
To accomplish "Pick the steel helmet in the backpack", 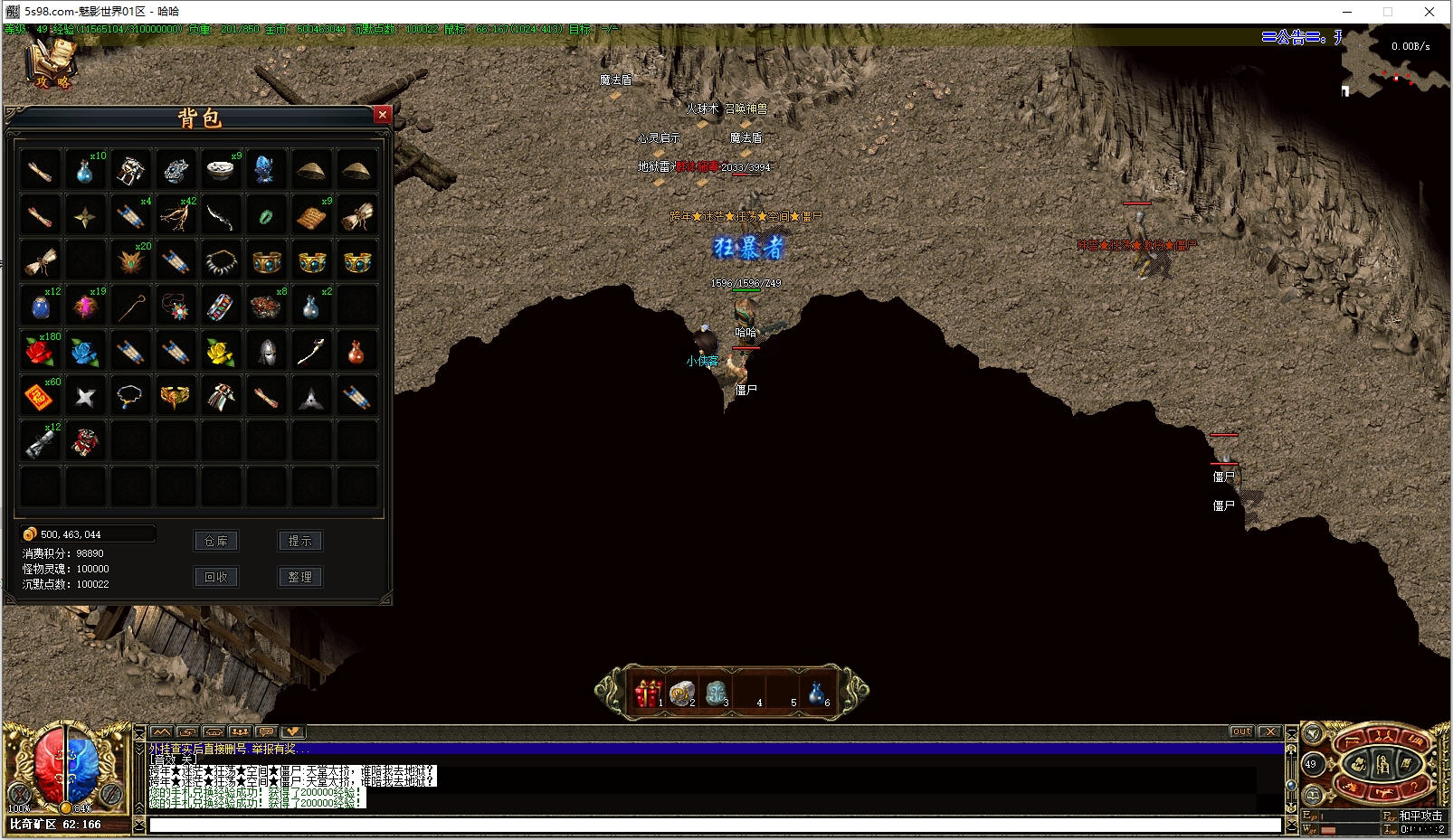I will tap(266, 351).
